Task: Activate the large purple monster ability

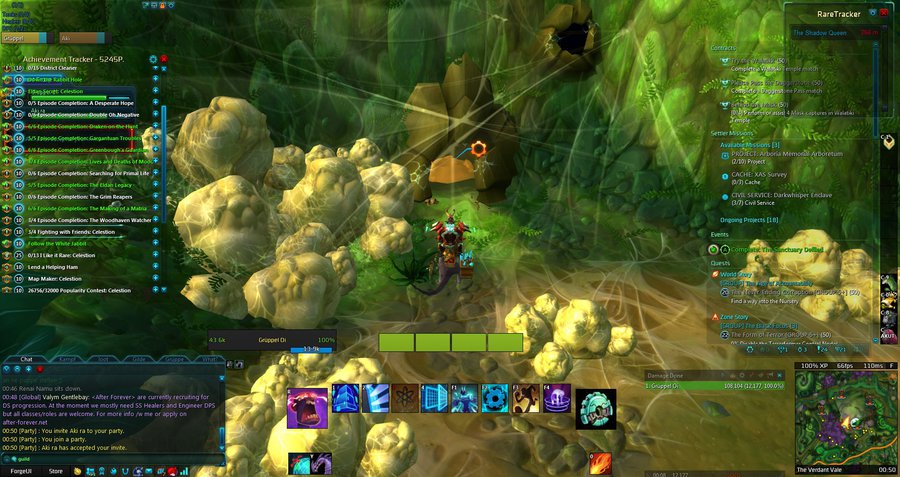Action: click(307, 408)
